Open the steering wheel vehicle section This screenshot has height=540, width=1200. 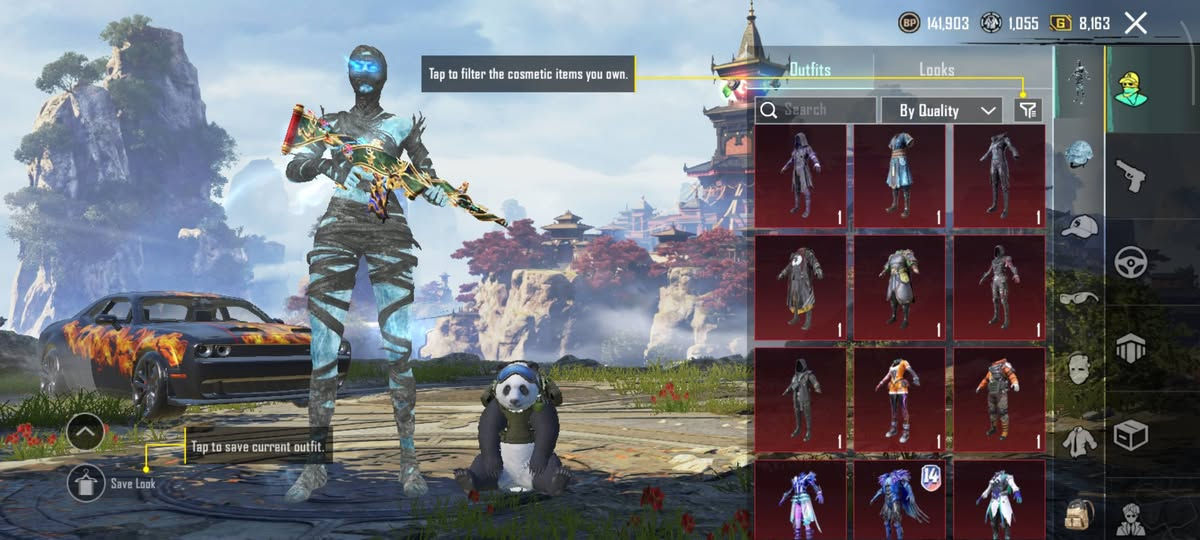tap(1131, 261)
